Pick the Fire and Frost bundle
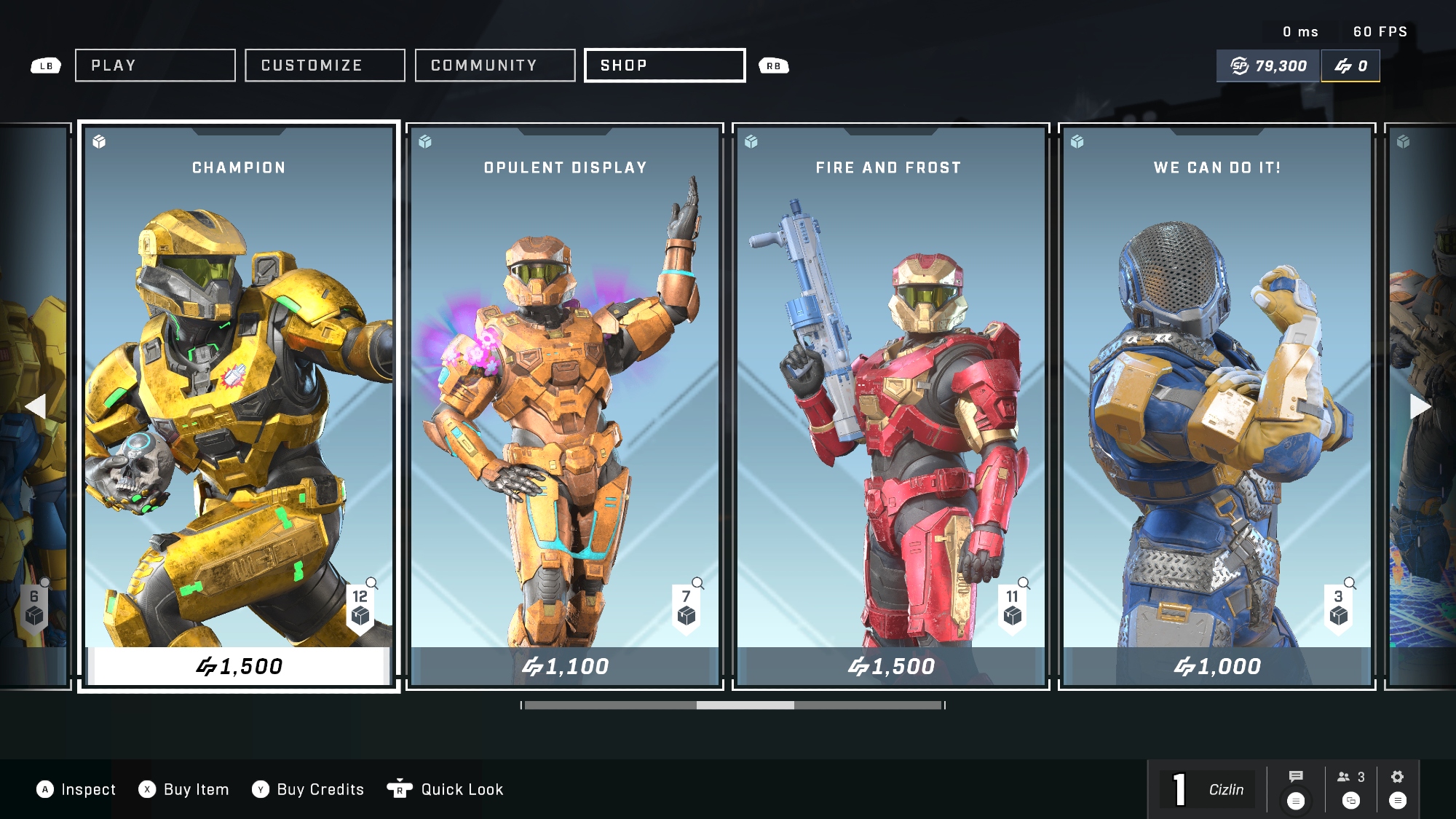Viewport: 1456px width, 819px height. tap(890, 386)
